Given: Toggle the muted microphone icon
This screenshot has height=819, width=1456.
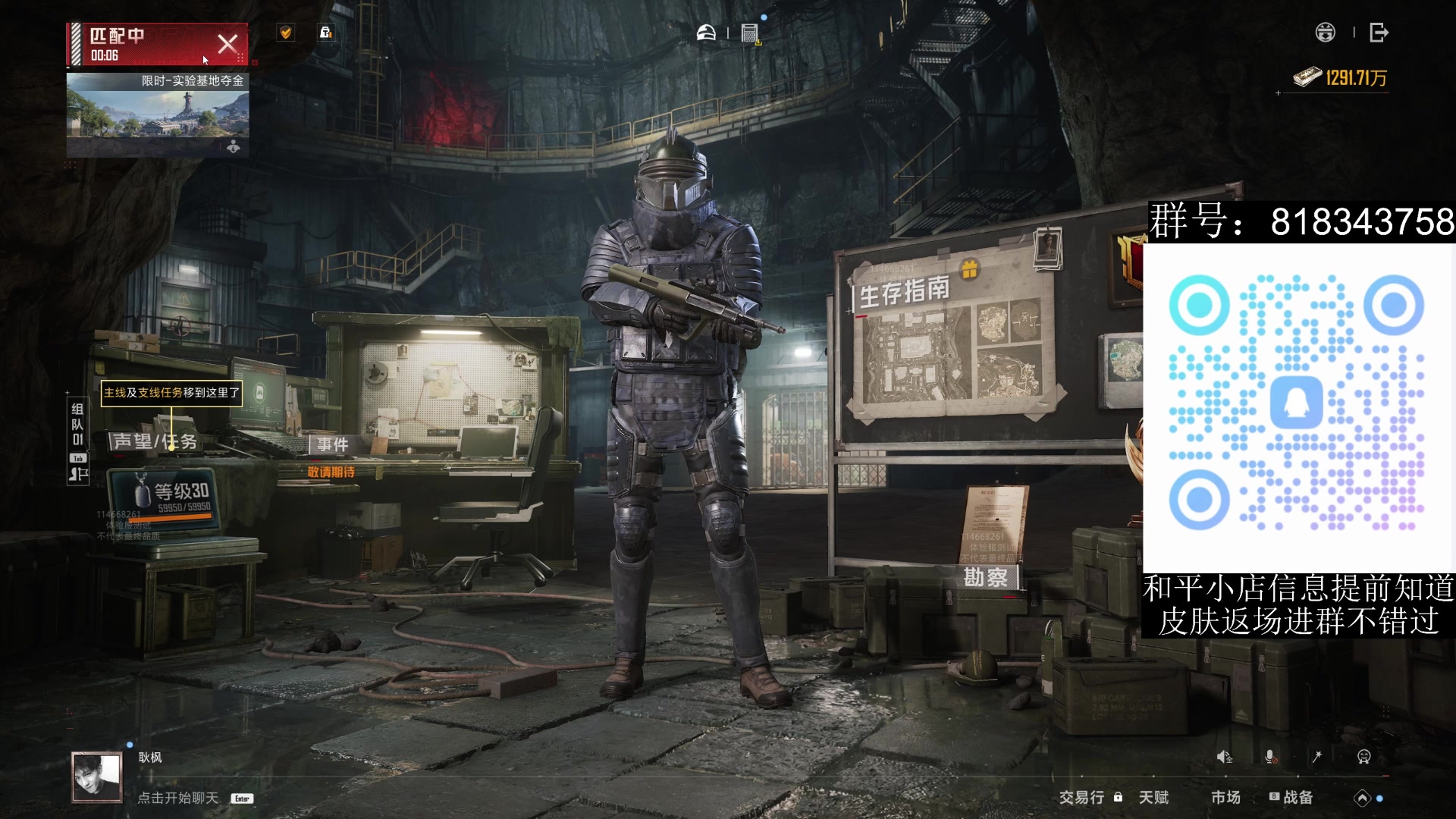Looking at the screenshot, I should click(x=1270, y=757).
